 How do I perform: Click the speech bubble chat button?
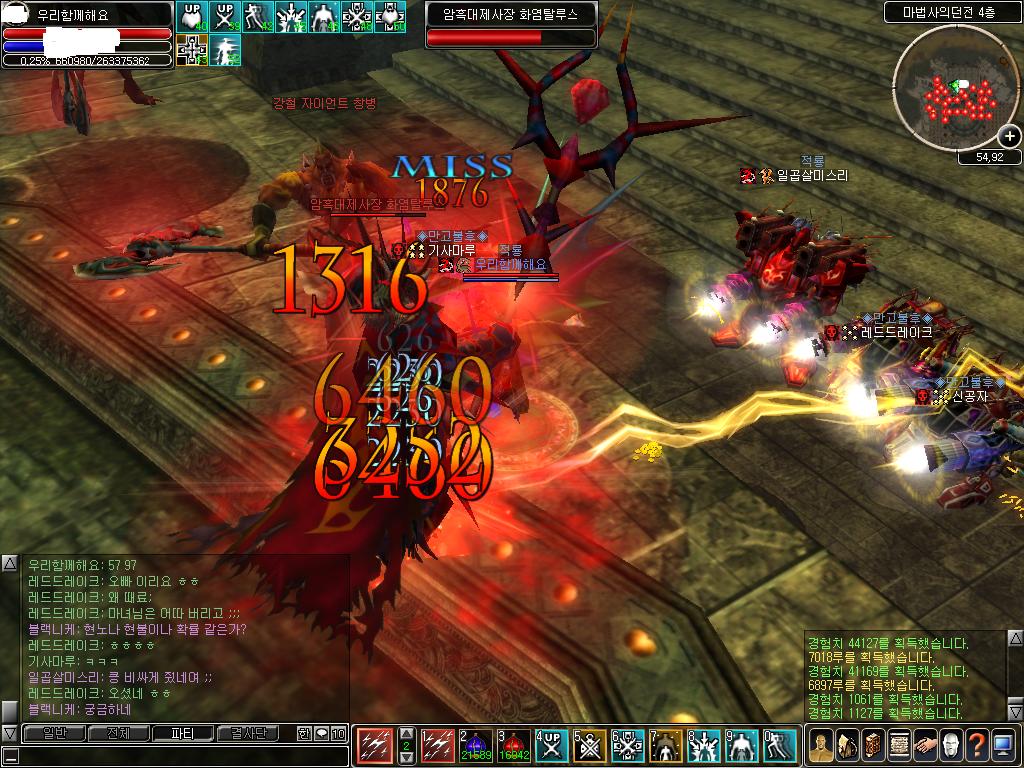(x=321, y=733)
